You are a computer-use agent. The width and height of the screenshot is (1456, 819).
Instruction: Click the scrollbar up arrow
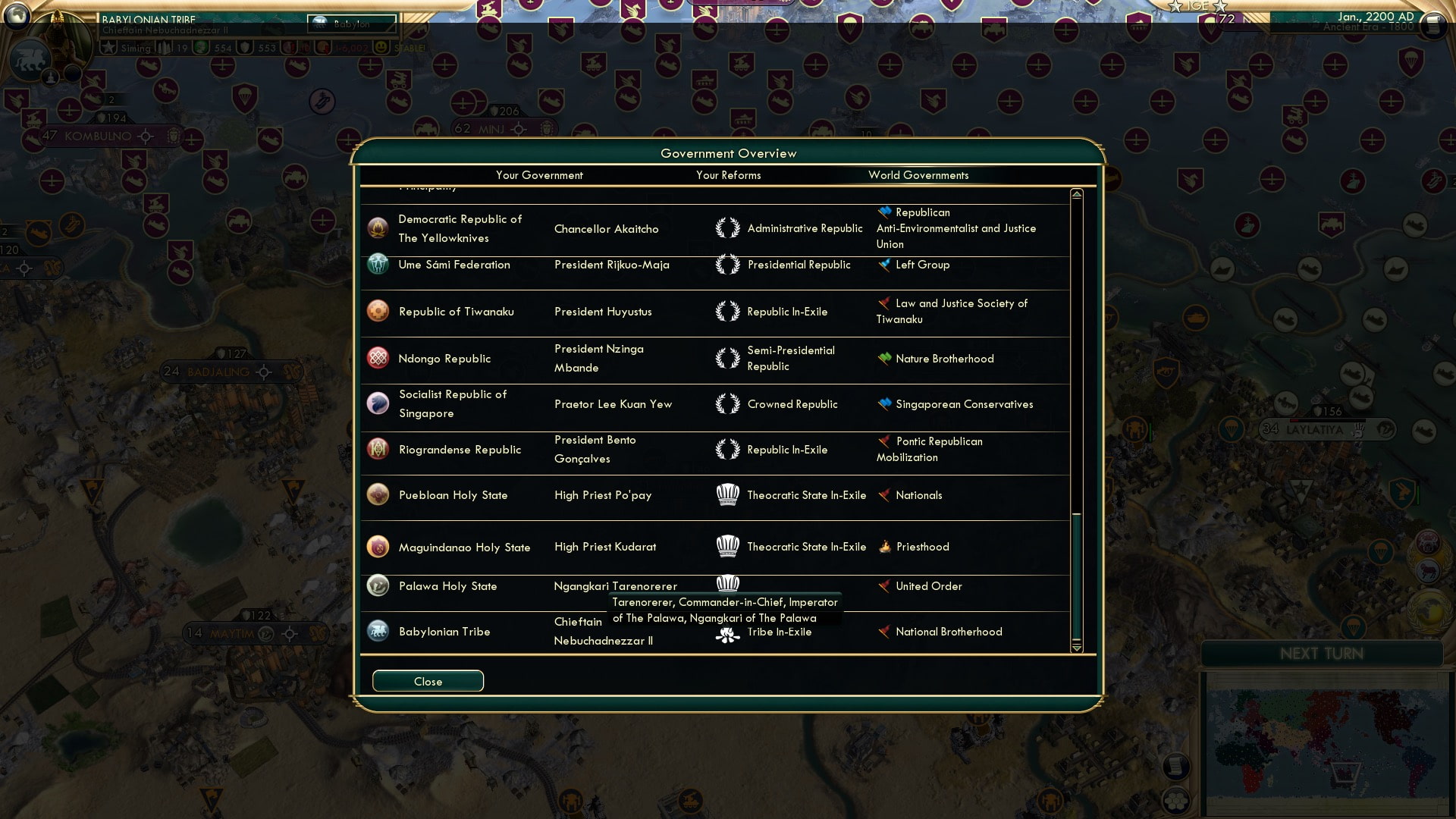tap(1076, 193)
